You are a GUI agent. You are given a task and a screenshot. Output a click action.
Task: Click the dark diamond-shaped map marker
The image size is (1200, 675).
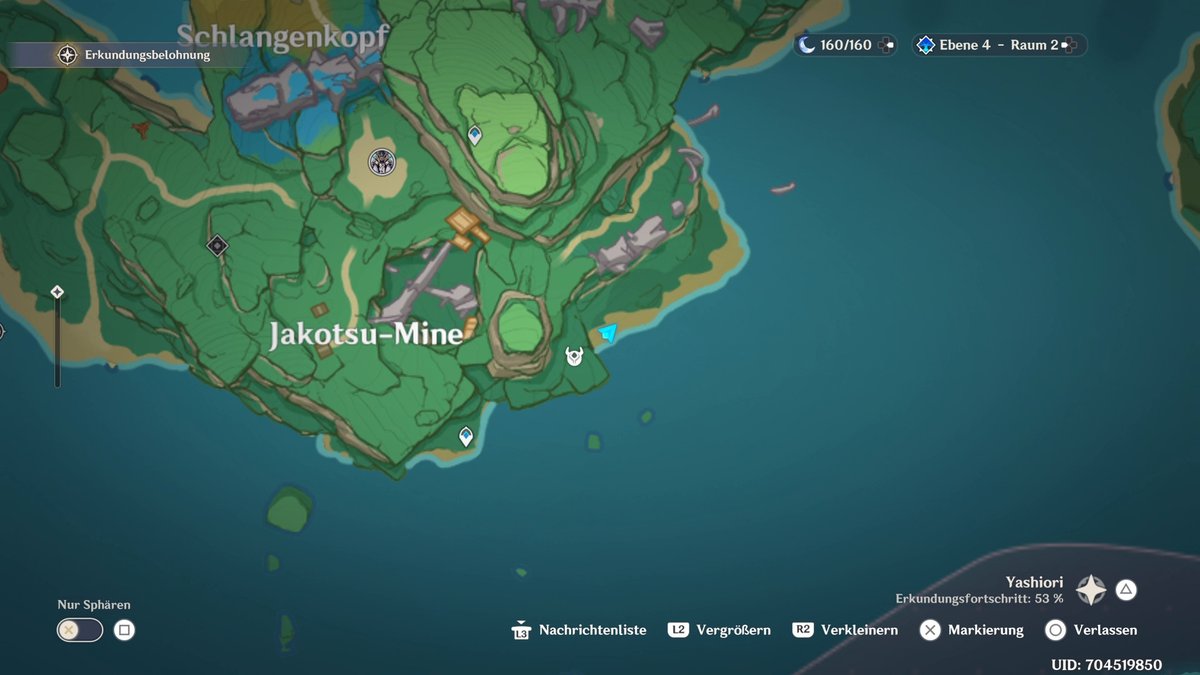(217, 245)
